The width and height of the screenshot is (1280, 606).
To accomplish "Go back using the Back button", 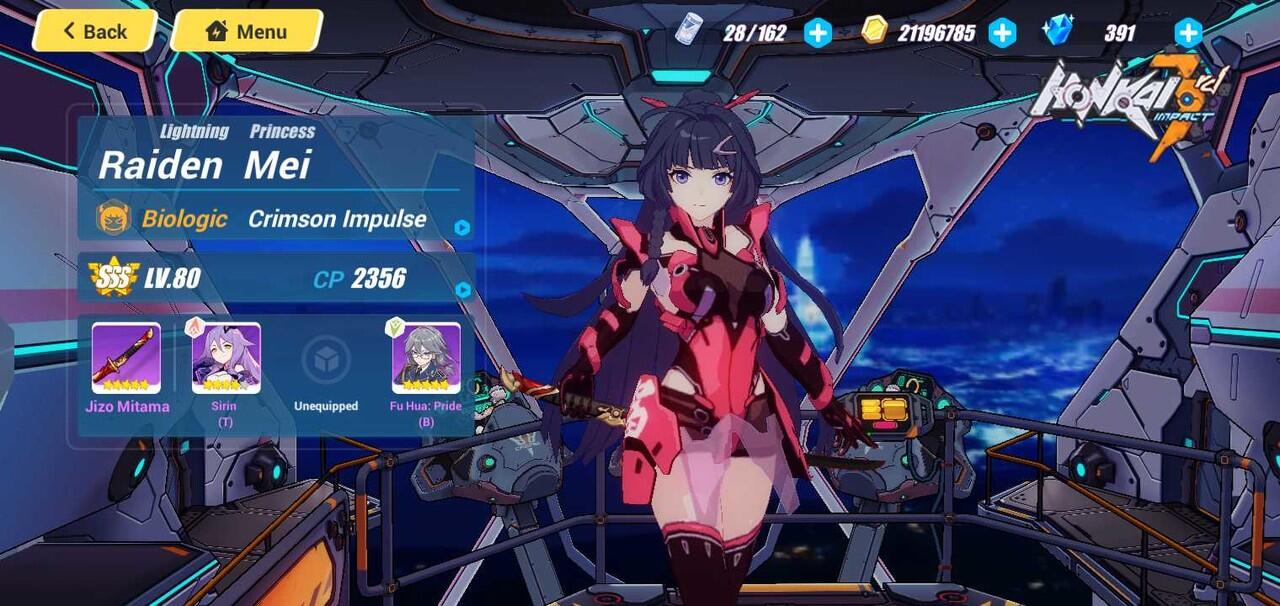I will 95,31.
